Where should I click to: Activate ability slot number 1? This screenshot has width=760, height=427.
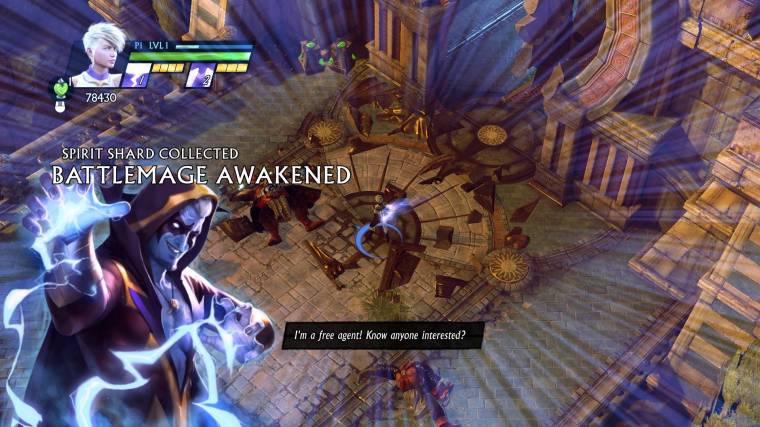tap(138, 76)
